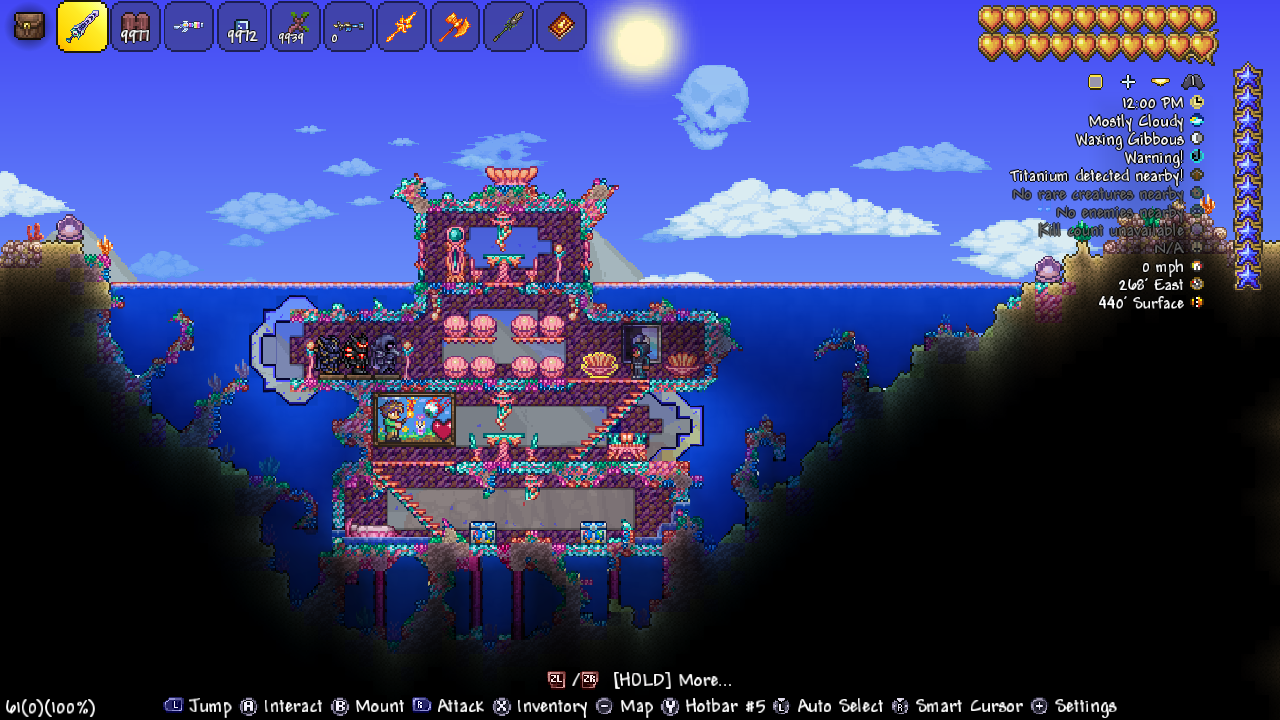Equip the fiery orange spear slot
The width and height of the screenshot is (1280, 720).
click(x=402, y=27)
